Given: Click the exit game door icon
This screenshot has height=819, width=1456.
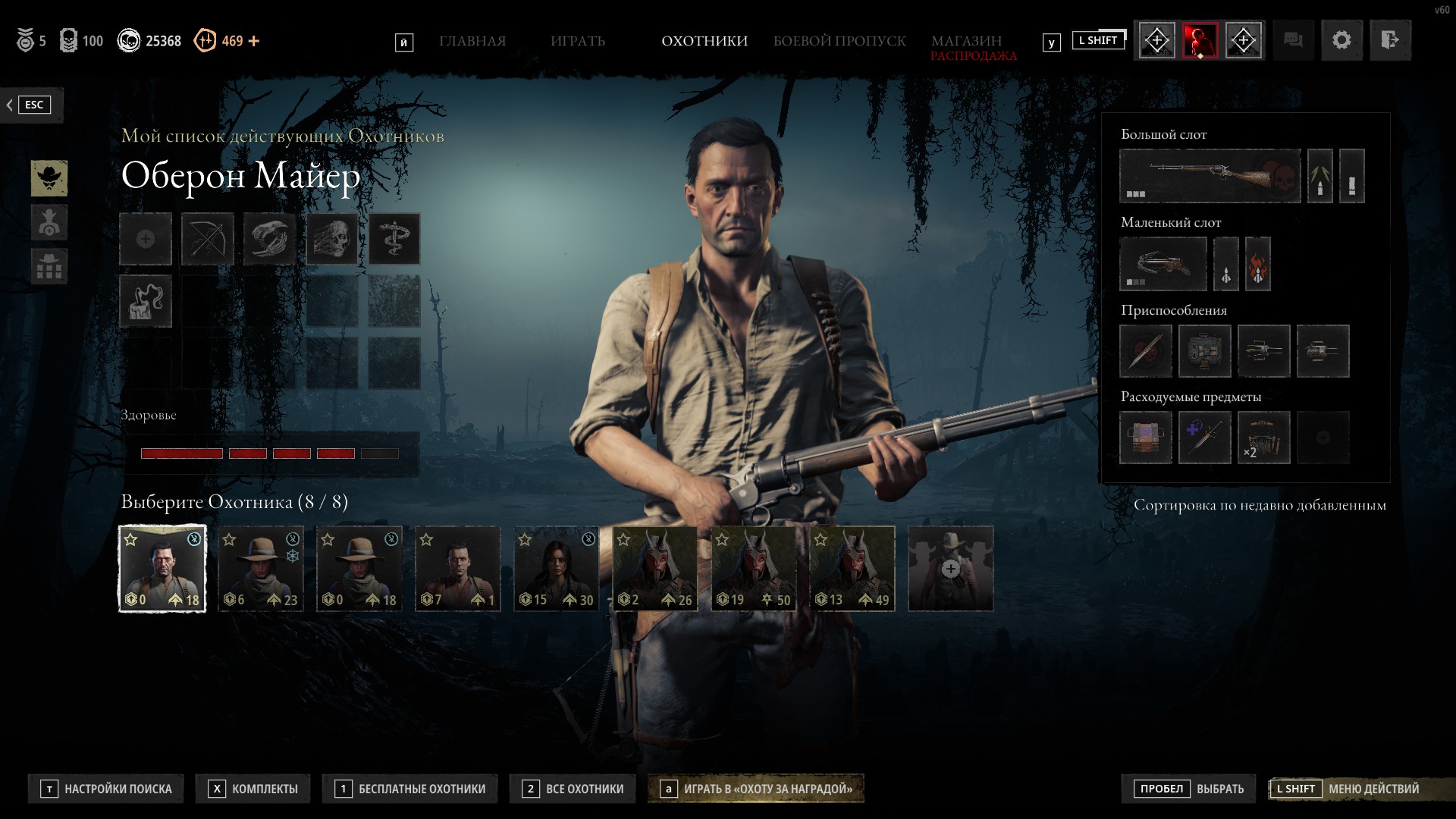Looking at the screenshot, I should coord(1389,40).
